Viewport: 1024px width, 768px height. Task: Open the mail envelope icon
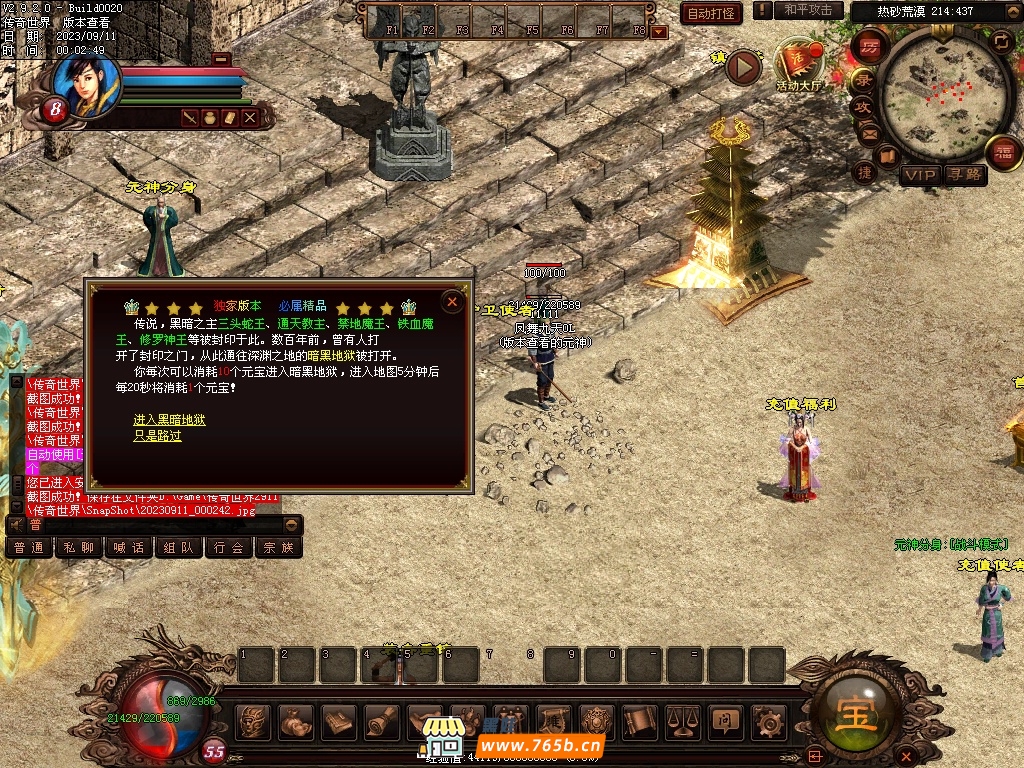point(868,133)
